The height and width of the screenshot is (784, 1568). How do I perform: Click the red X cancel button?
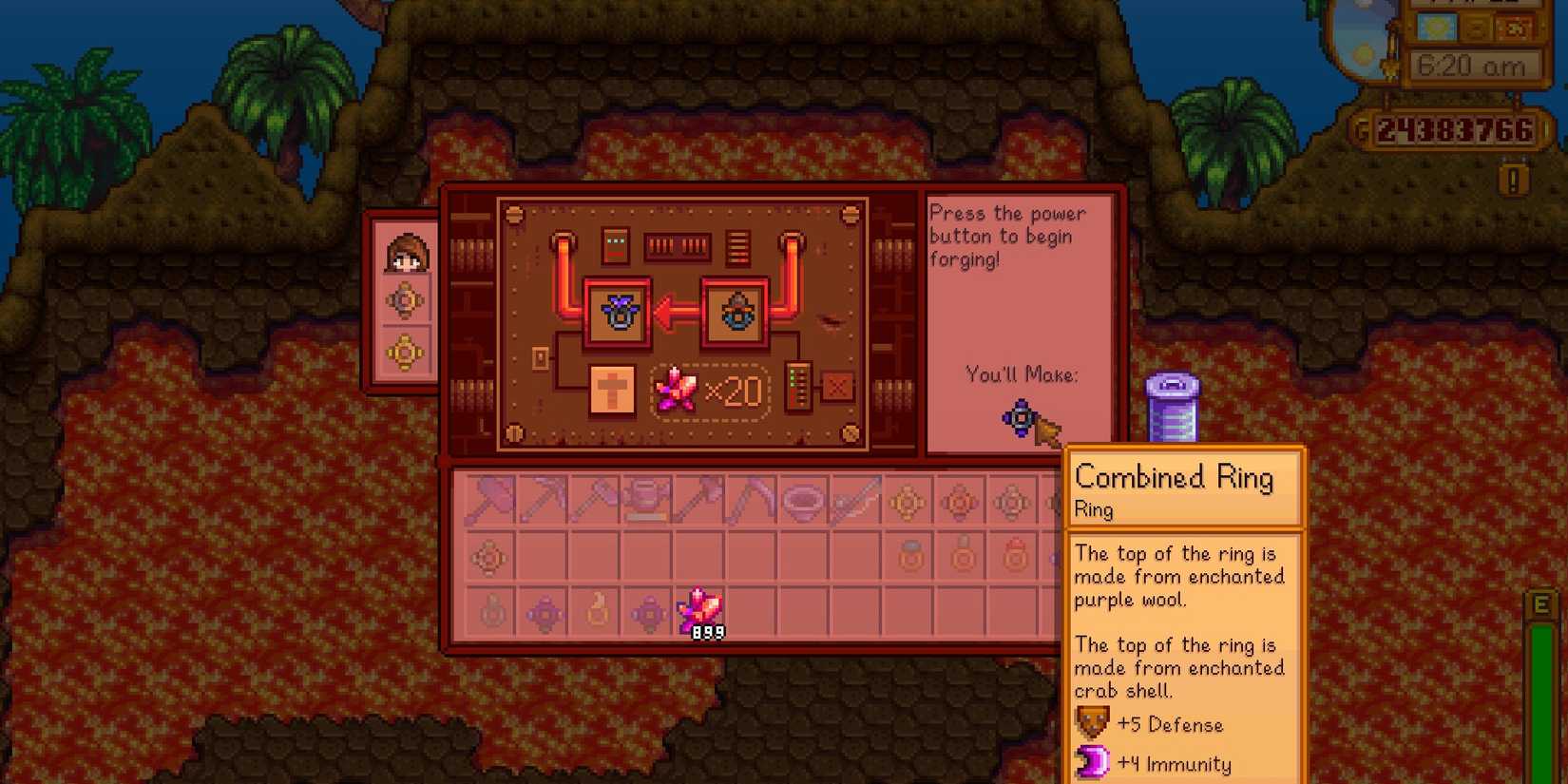[x=838, y=388]
